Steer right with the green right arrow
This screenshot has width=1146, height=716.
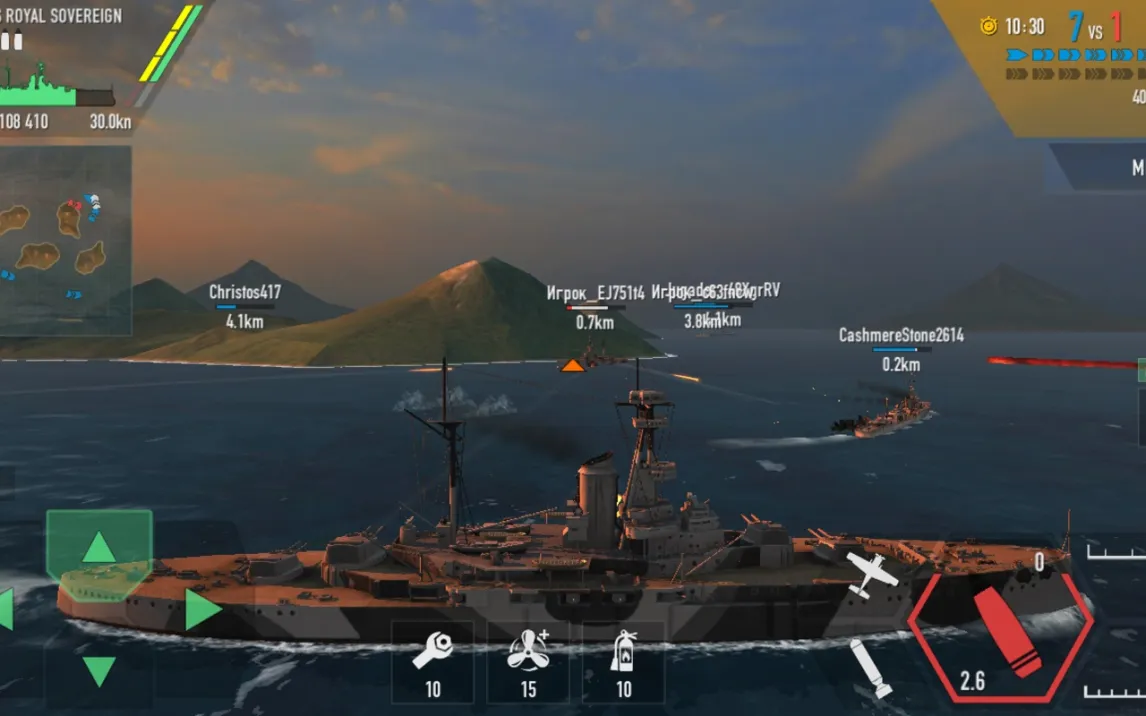pyautogui.click(x=202, y=609)
